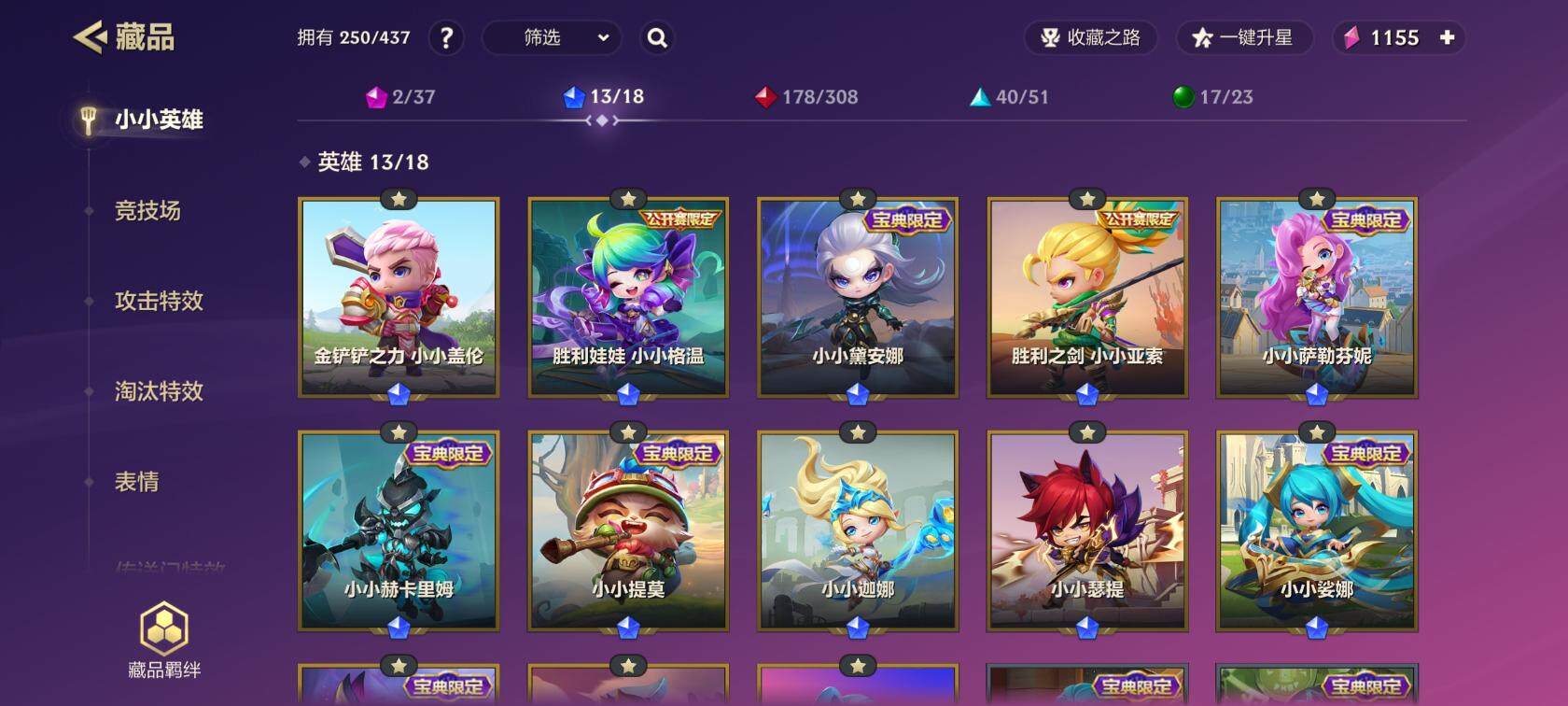
Task: Select the 金铲铲之力 小小盖伦 card
Action: pos(399,297)
